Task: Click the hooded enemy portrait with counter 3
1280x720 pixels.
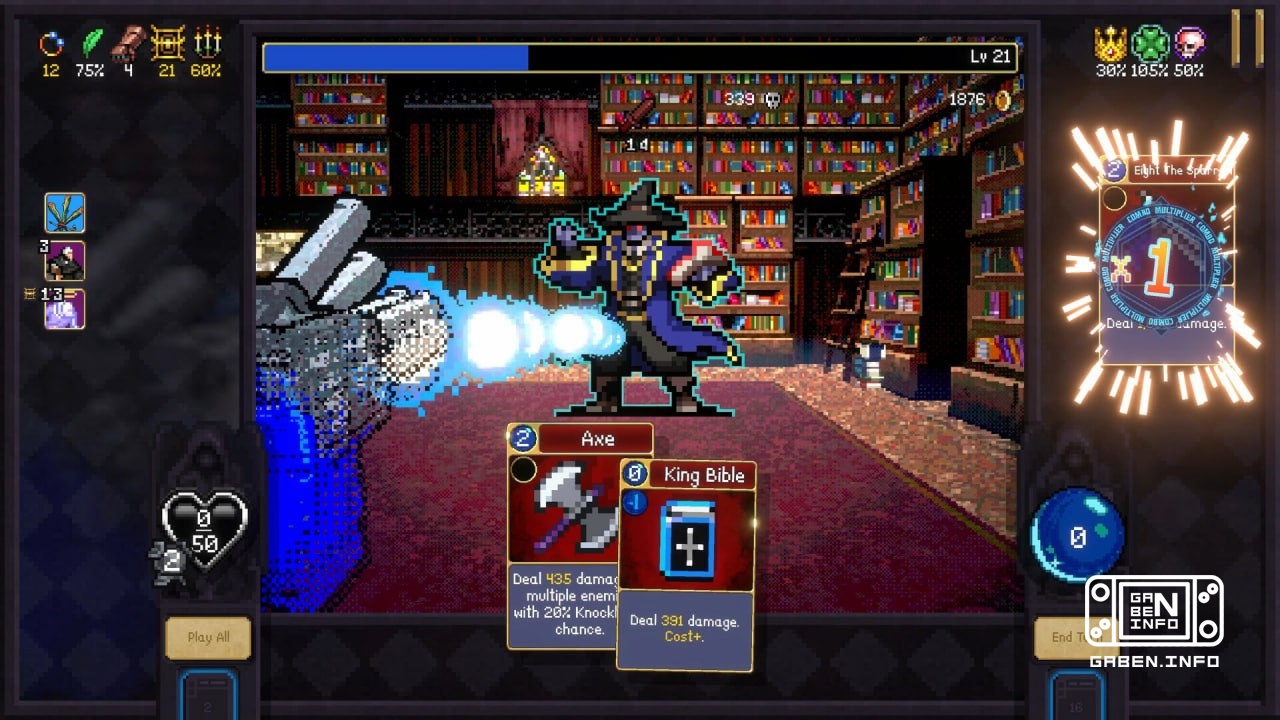Action: coord(66,262)
